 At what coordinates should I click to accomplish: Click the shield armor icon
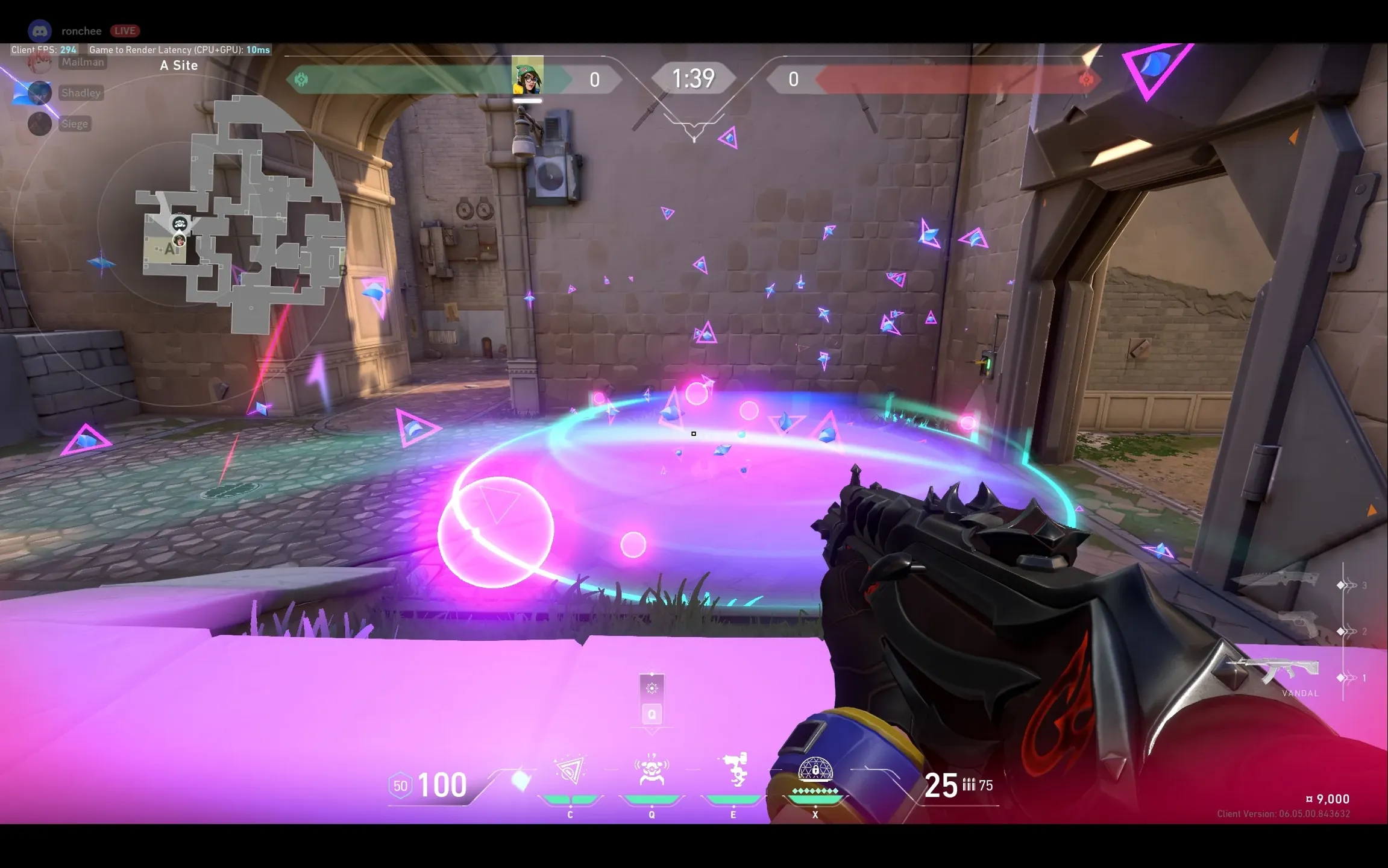pos(400,785)
